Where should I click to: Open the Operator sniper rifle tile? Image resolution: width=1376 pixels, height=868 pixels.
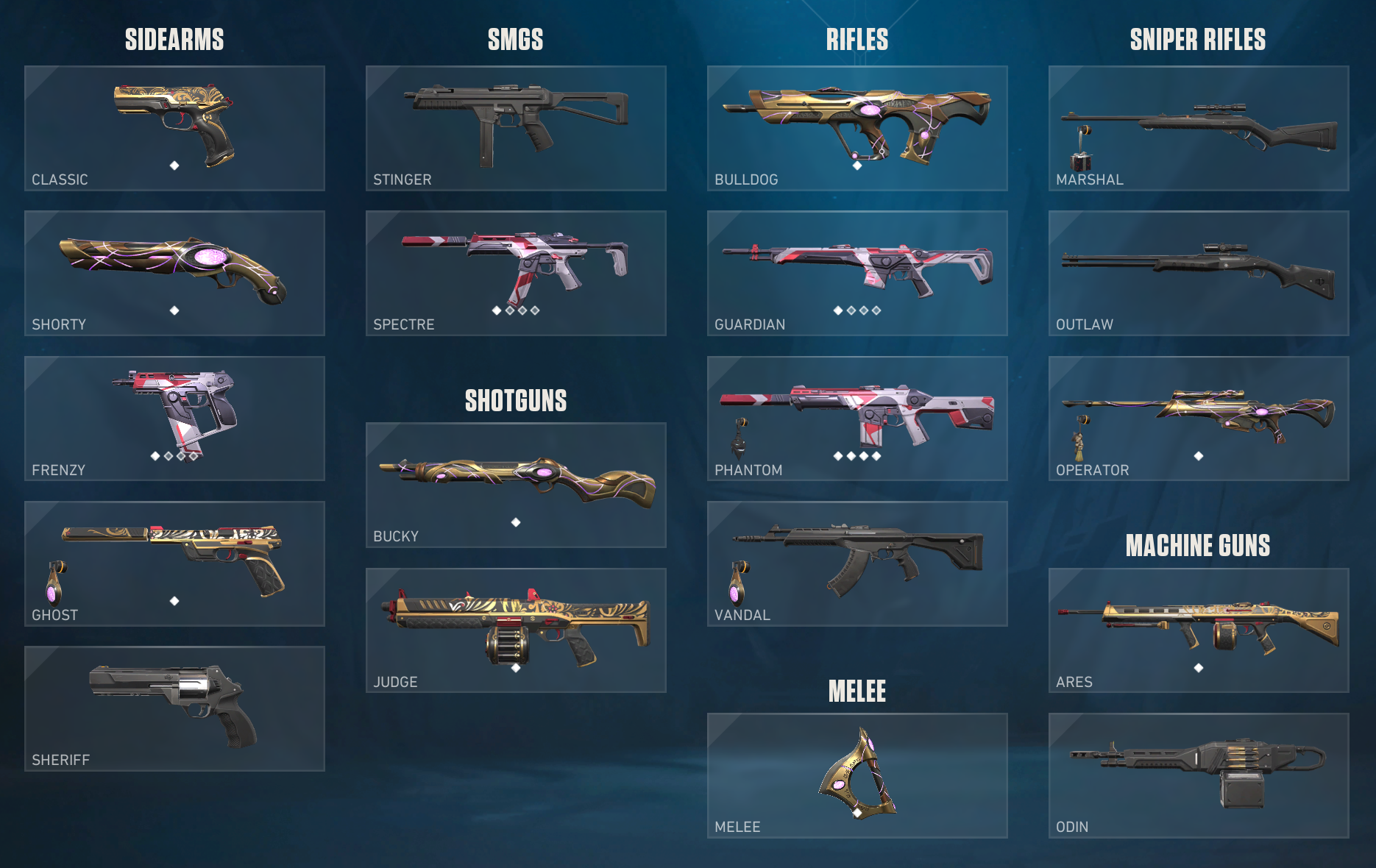point(1199,418)
